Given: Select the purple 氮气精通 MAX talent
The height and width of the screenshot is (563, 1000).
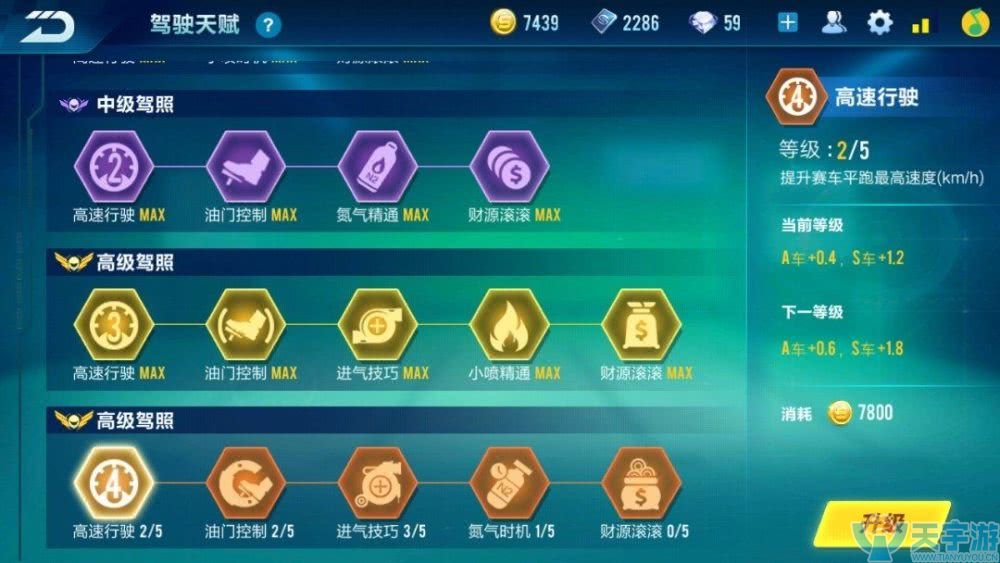Looking at the screenshot, I should click(377, 168).
